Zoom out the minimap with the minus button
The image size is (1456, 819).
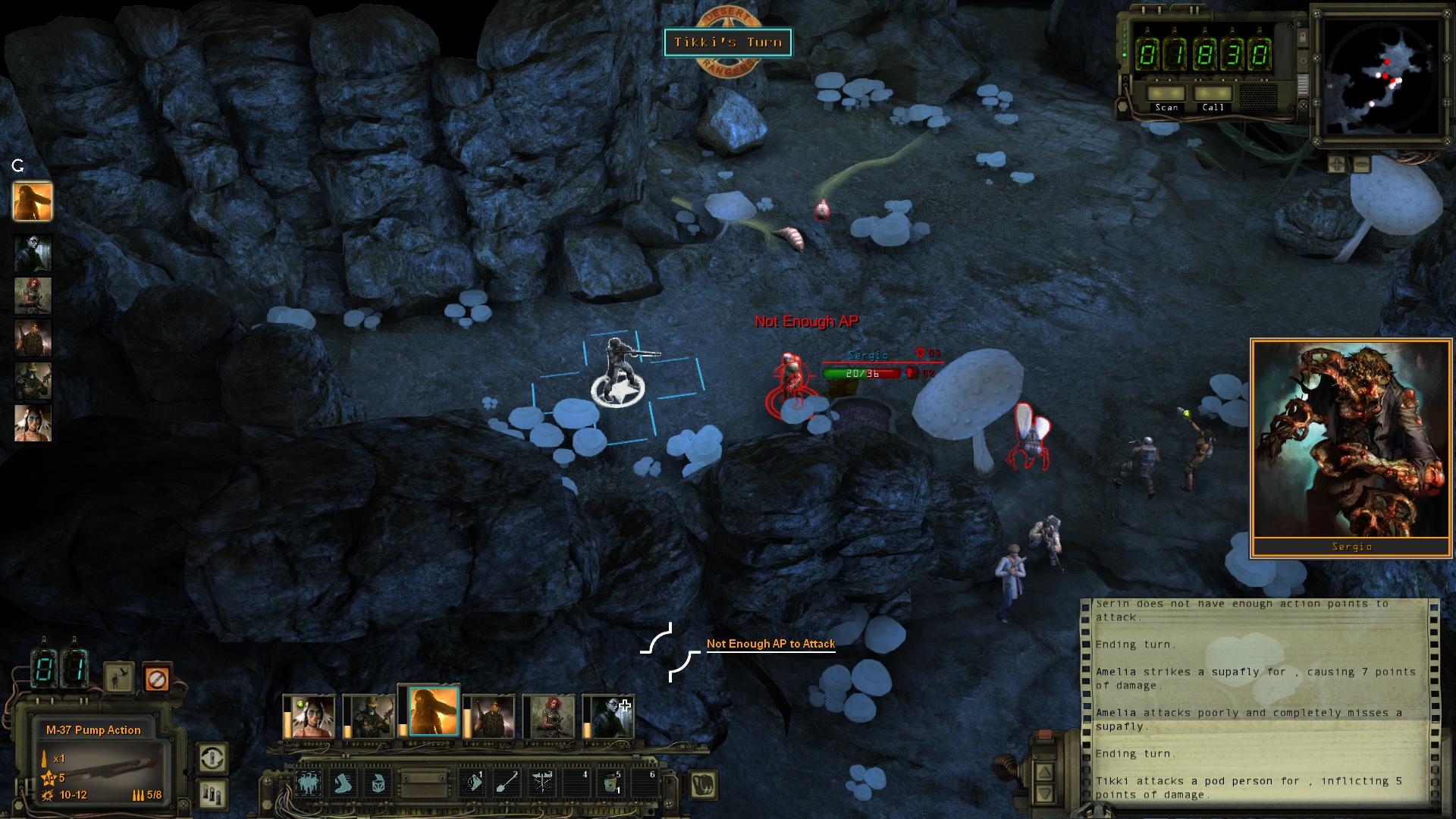coord(1361,164)
